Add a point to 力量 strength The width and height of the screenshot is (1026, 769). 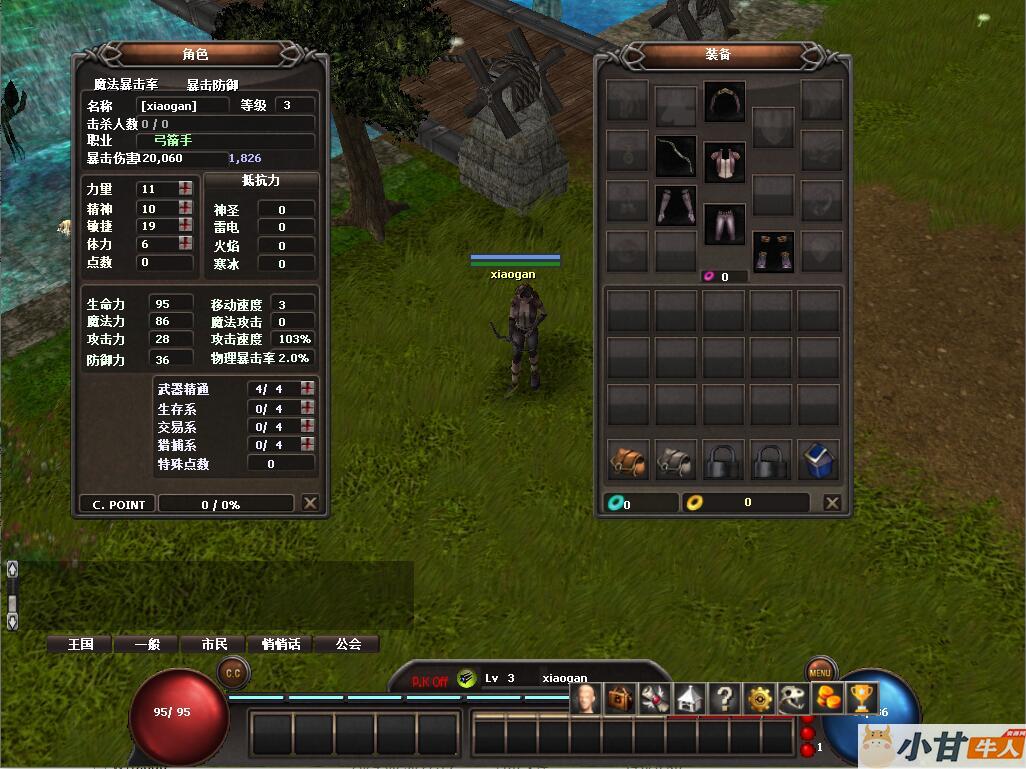[x=186, y=189]
